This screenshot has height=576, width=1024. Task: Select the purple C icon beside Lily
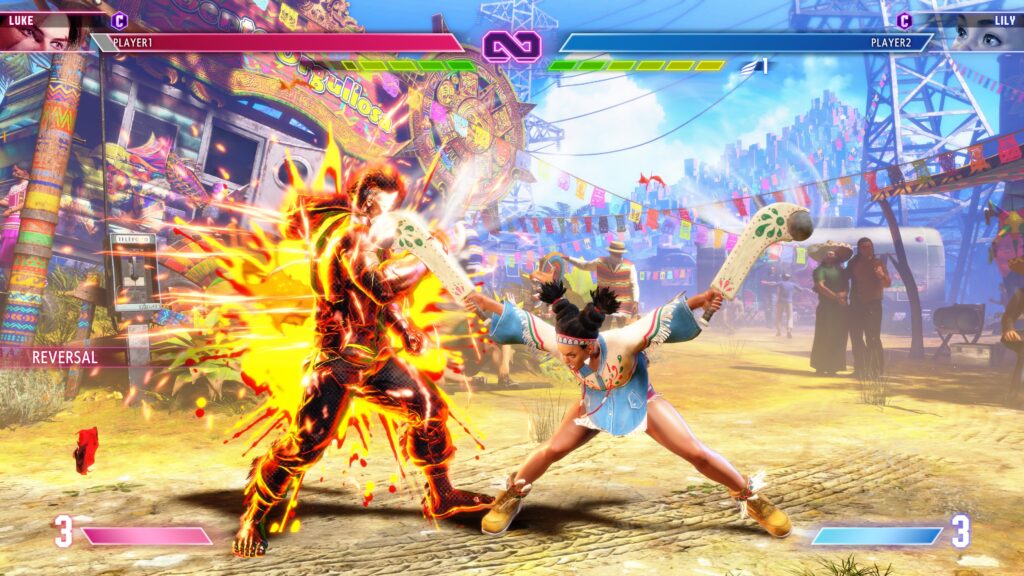pos(904,20)
